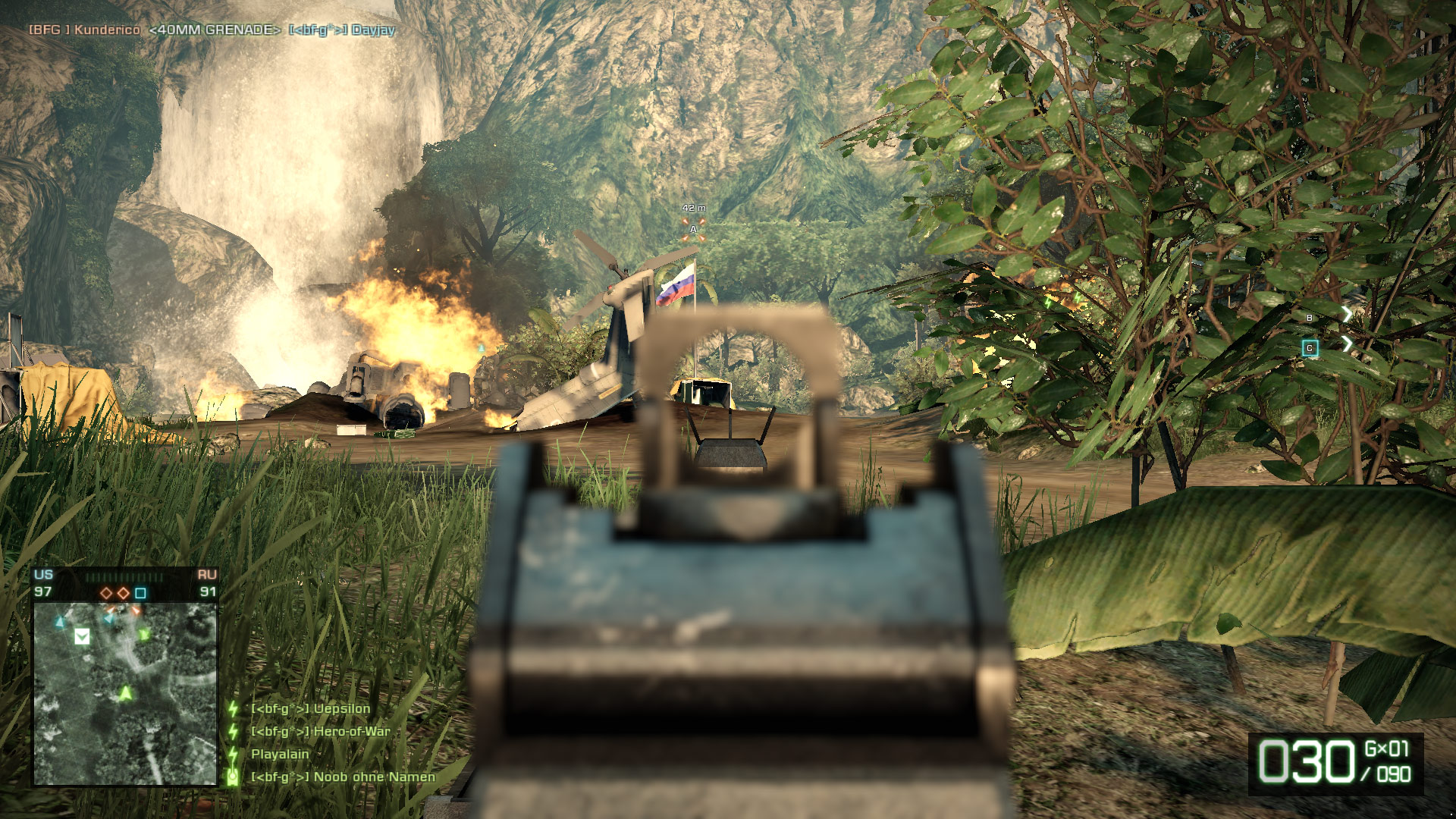Click the cyan flag C objective marker
Screen dimensions: 1456x819
point(1310,348)
